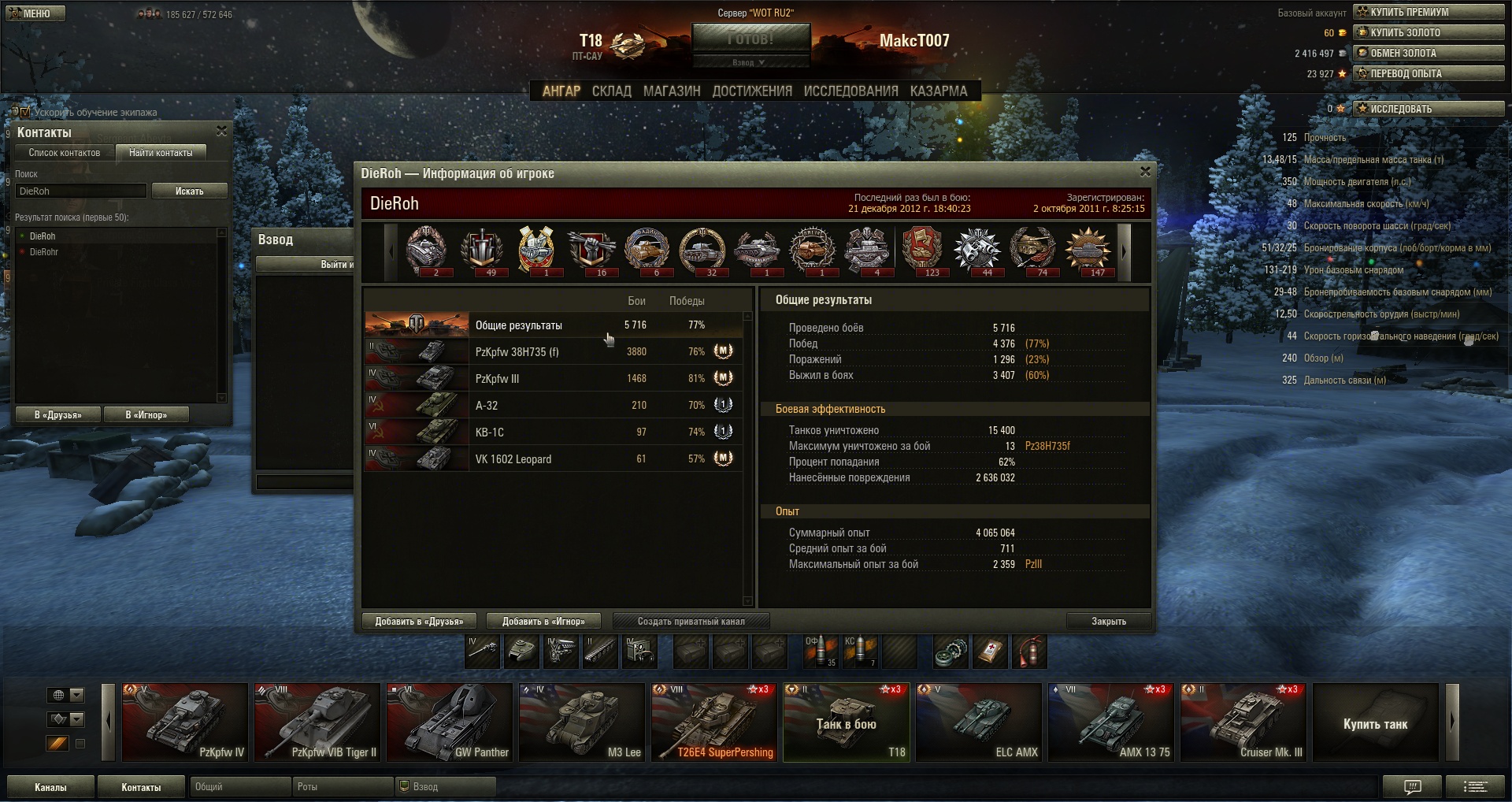Open the «Каналы» chat button
The image size is (1512, 802).
click(50, 787)
